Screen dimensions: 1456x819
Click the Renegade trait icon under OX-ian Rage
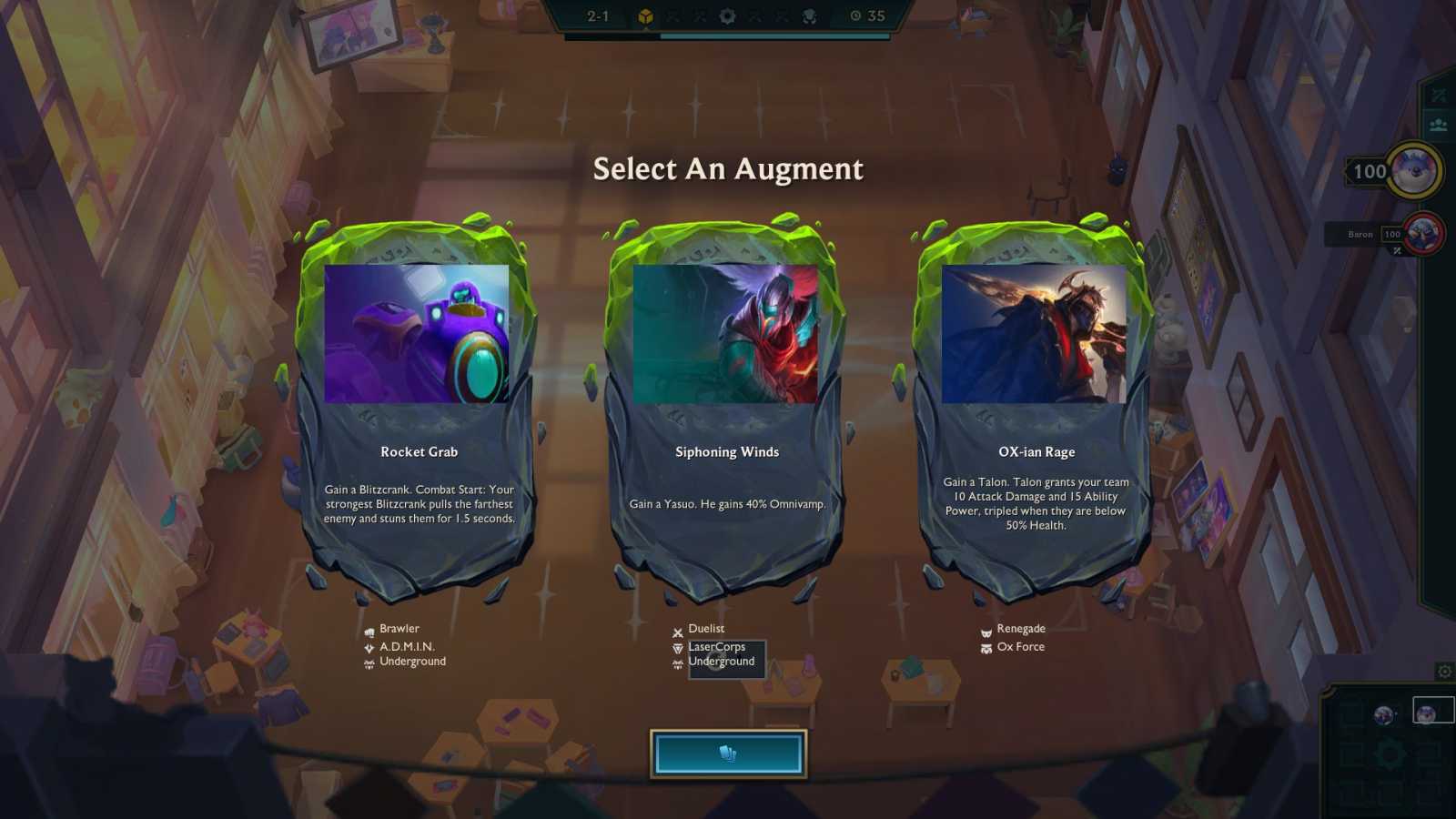(x=986, y=628)
